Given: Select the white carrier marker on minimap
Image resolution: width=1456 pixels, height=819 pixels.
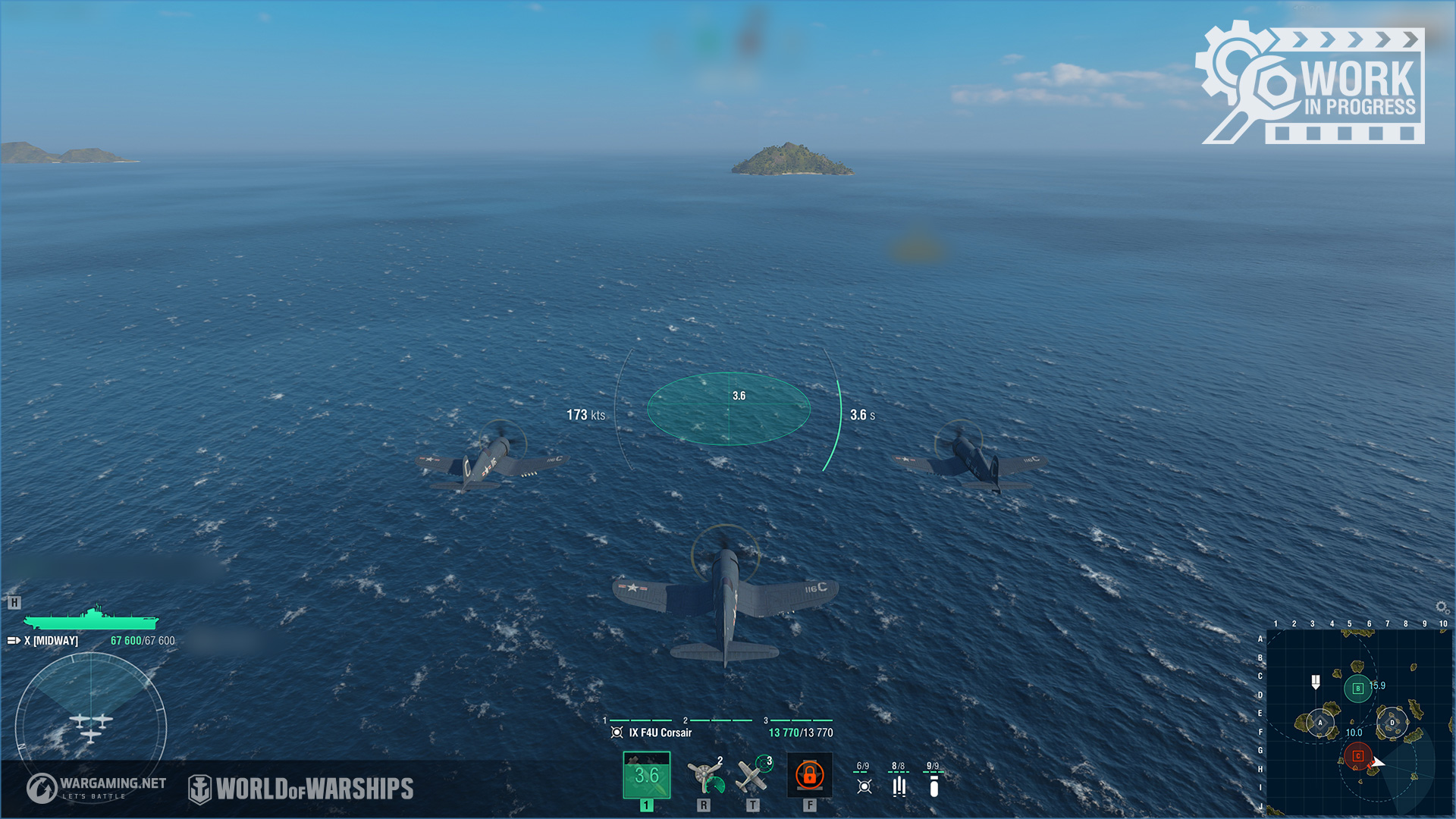Looking at the screenshot, I should click(x=1316, y=682).
